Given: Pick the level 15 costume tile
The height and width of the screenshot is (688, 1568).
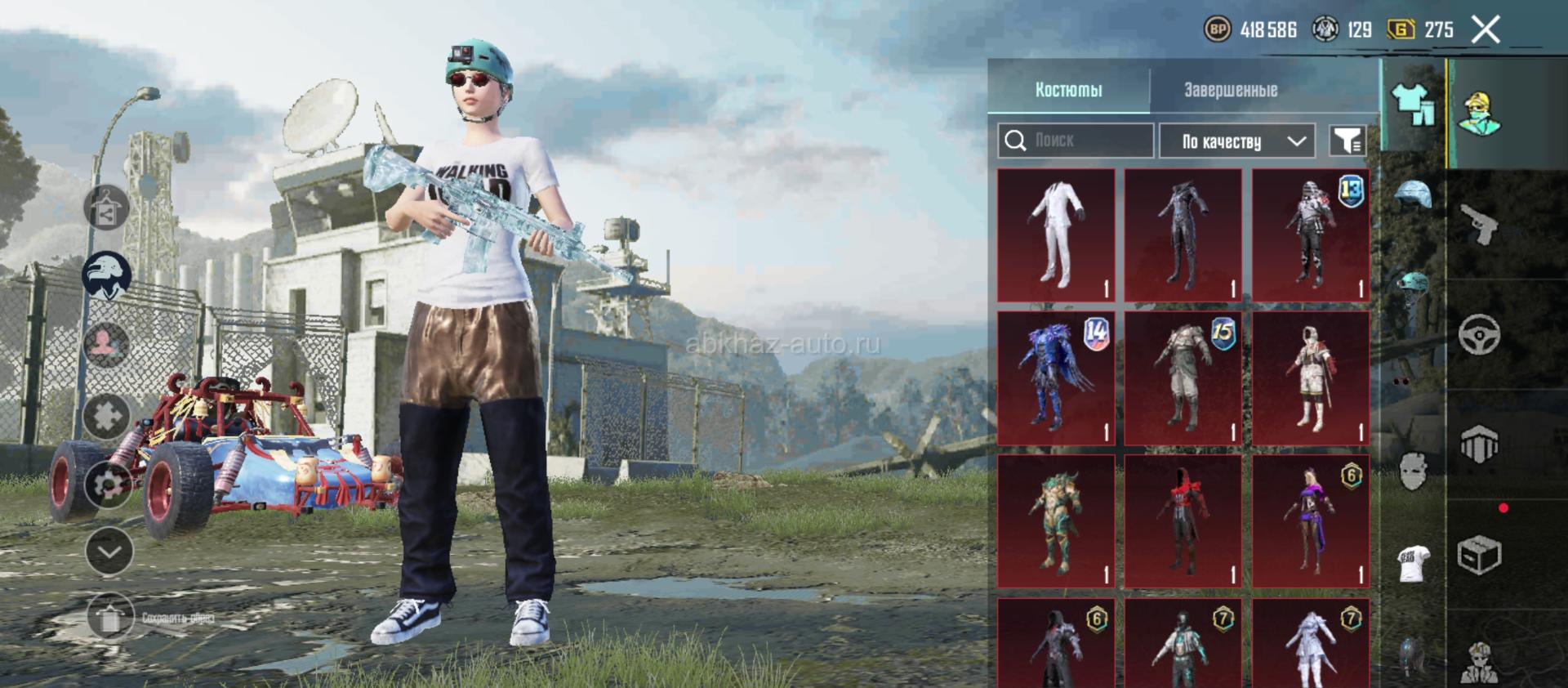Looking at the screenshot, I should point(1183,378).
